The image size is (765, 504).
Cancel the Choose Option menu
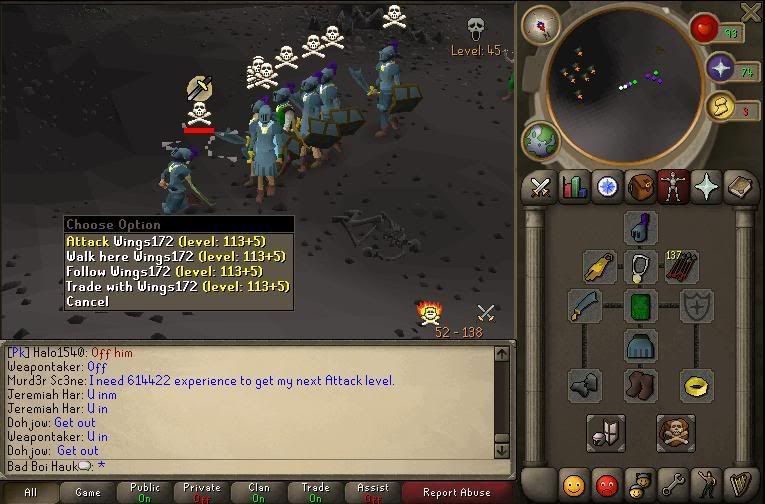pos(87,301)
